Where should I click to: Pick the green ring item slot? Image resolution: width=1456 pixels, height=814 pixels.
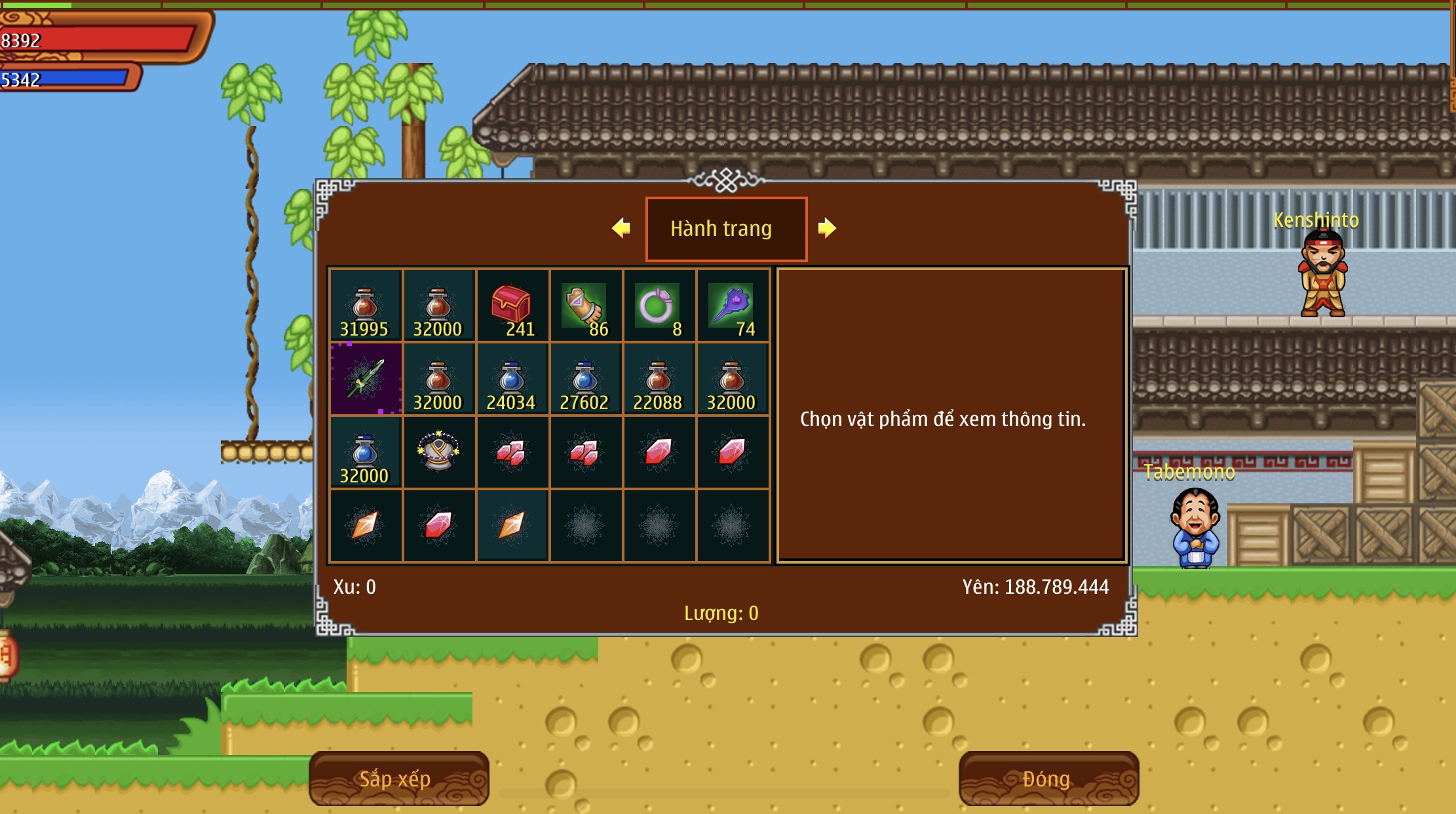pyautogui.click(x=659, y=305)
